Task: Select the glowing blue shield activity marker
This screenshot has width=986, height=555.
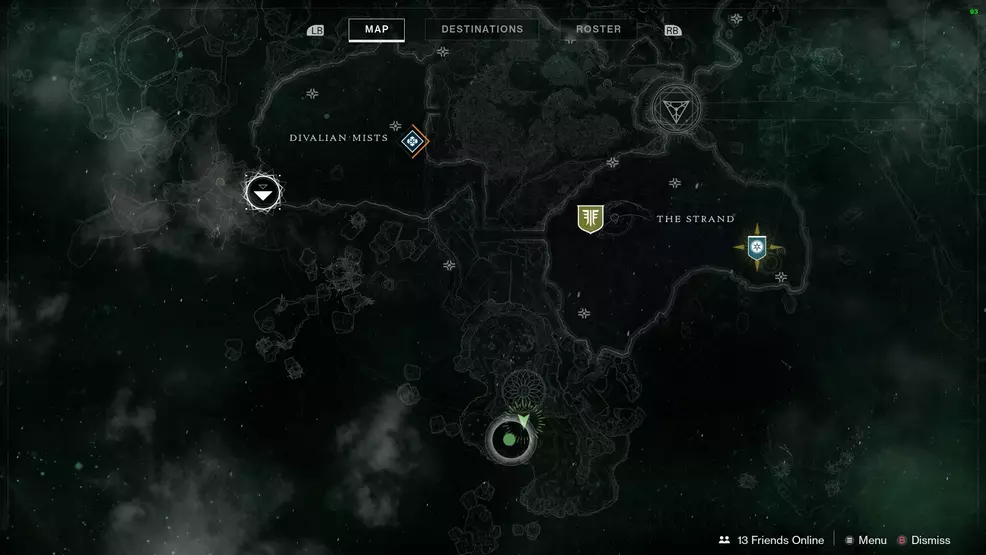Action: pyautogui.click(x=757, y=246)
